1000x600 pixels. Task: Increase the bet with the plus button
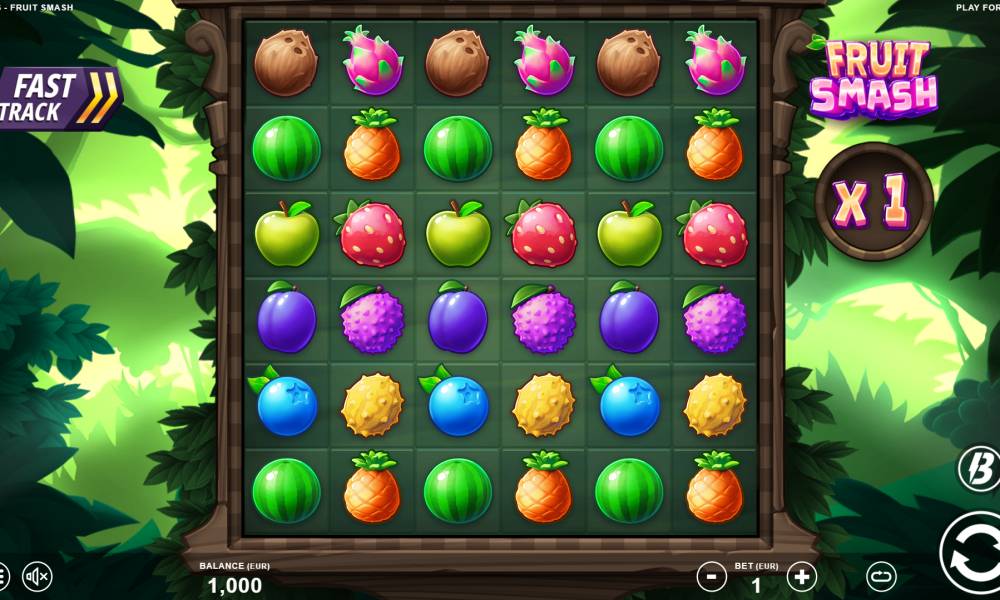pyautogui.click(x=802, y=576)
